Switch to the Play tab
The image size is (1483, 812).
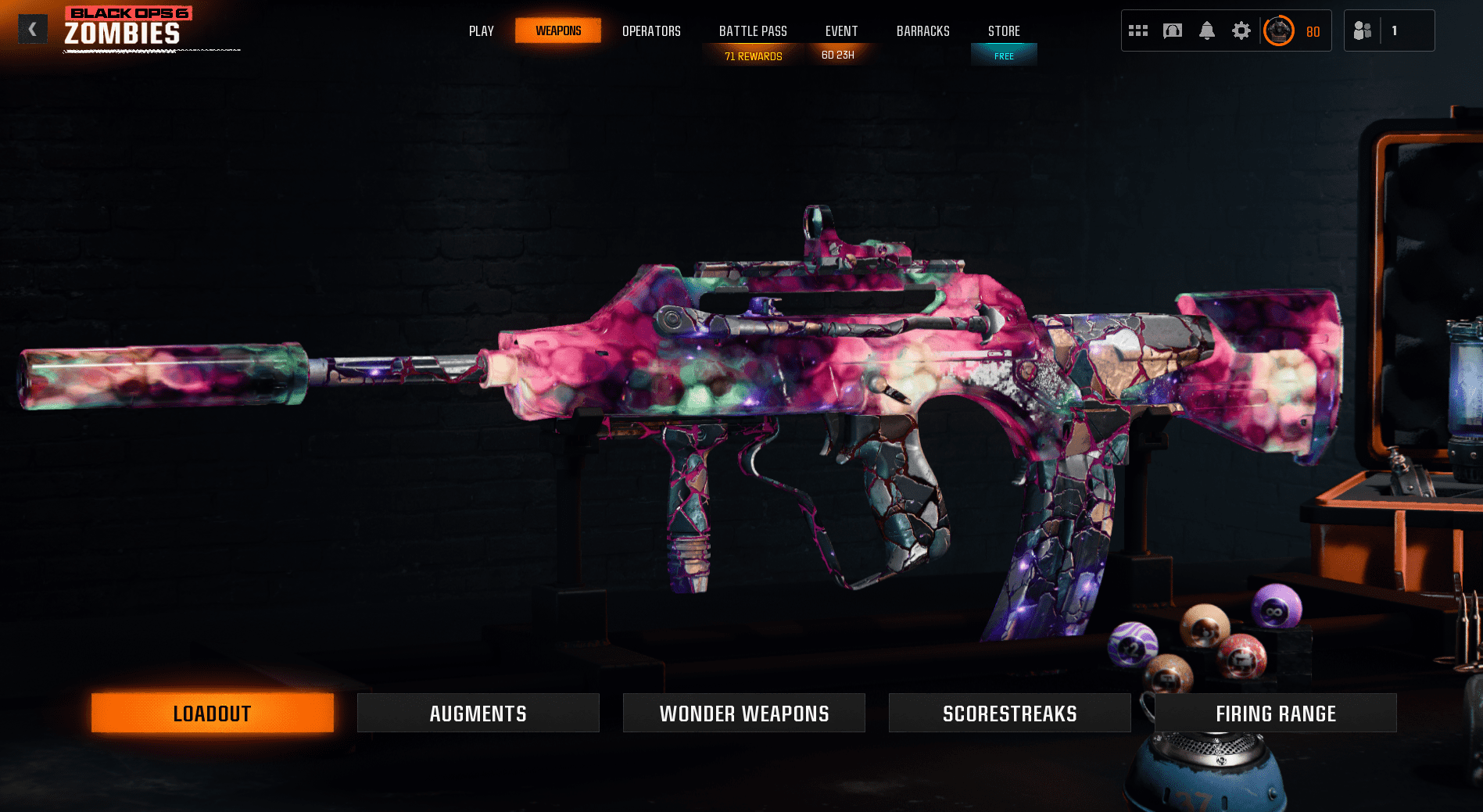[x=481, y=31]
